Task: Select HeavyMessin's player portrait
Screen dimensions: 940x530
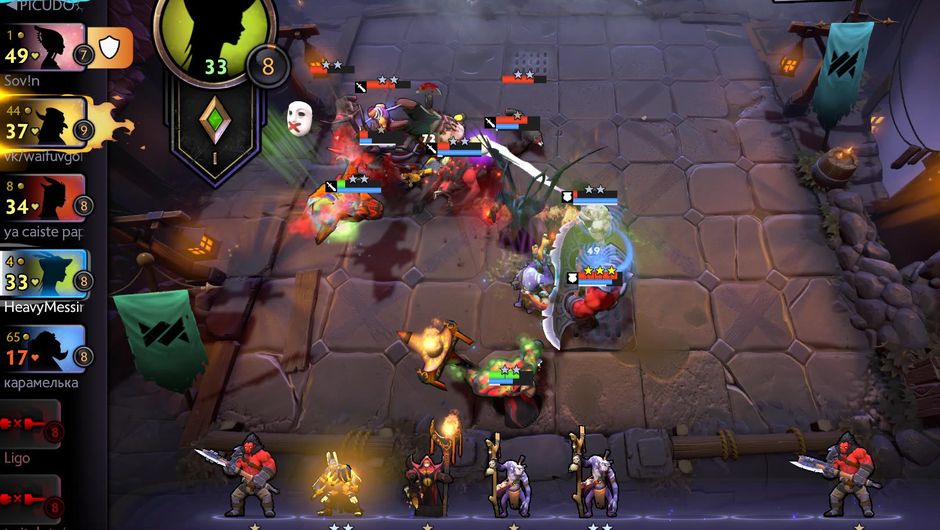Action: tap(44, 273)
